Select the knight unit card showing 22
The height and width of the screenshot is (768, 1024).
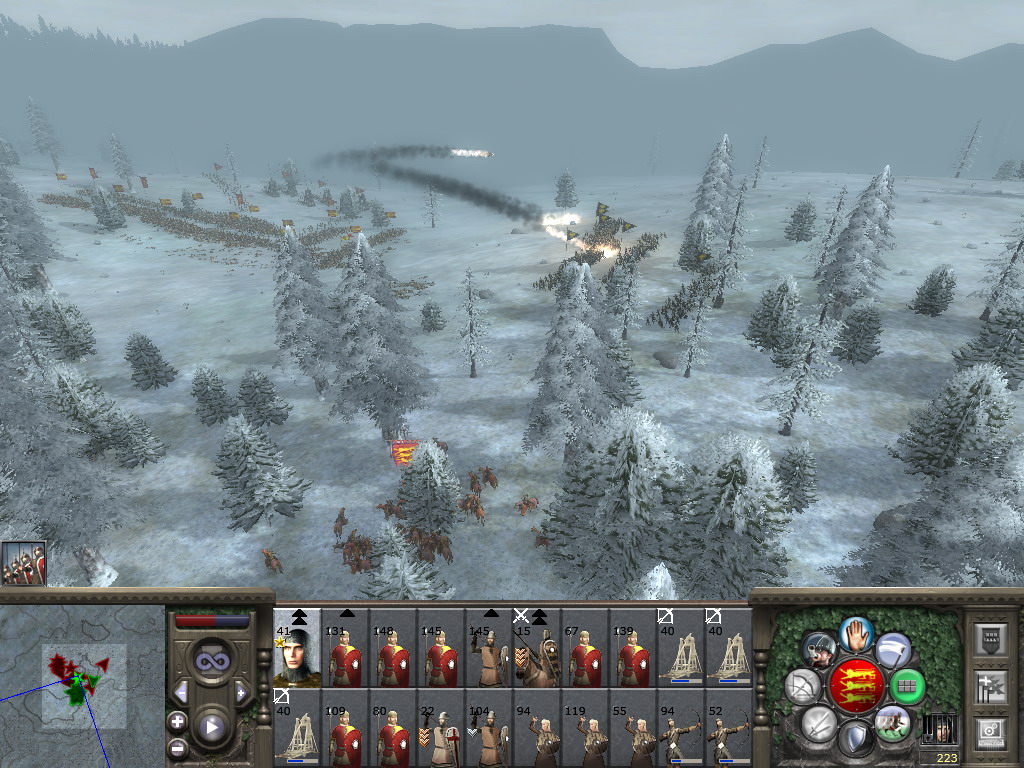coord(441,727)
